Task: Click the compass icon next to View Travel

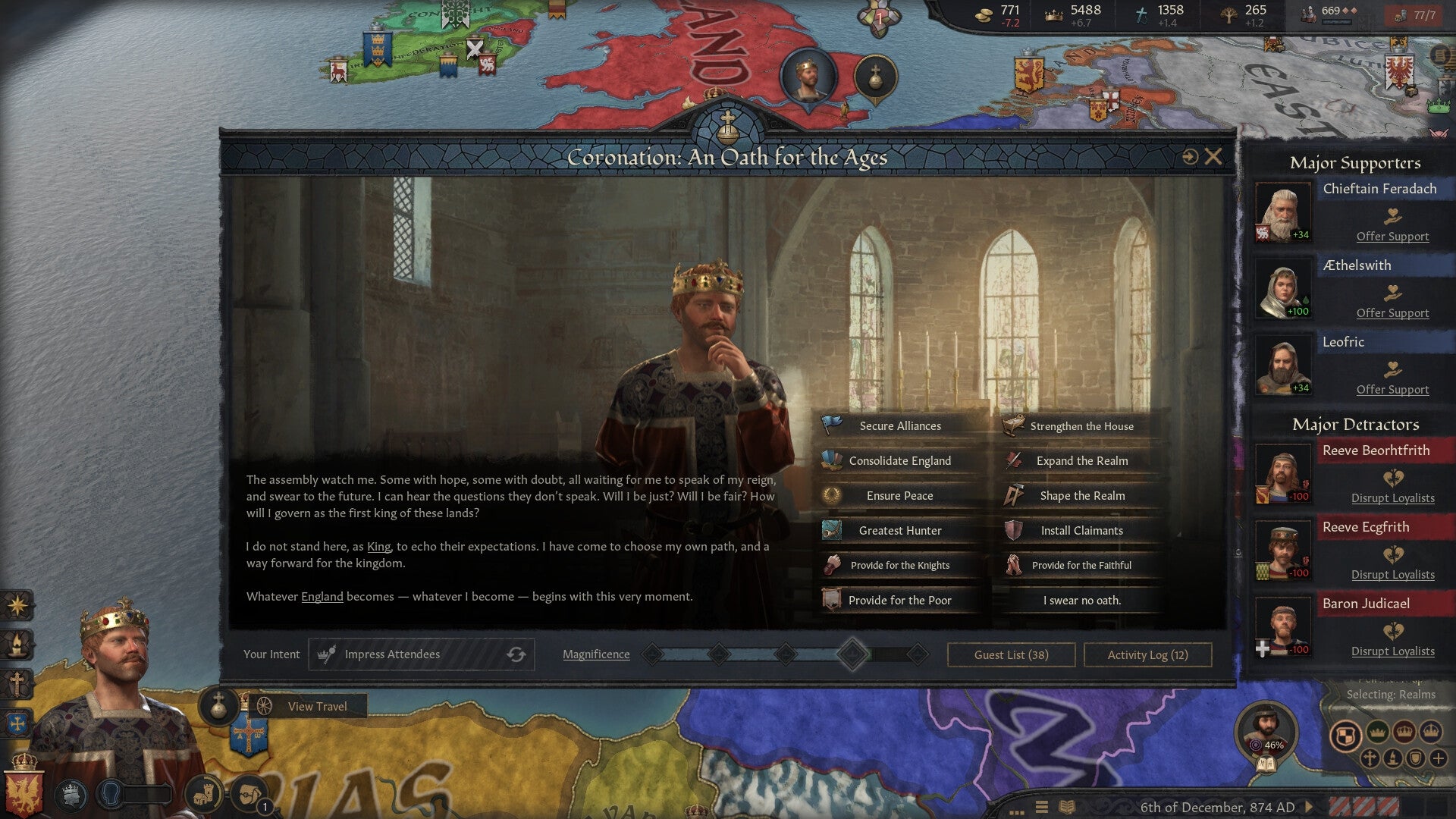Action: coord(264,705)
